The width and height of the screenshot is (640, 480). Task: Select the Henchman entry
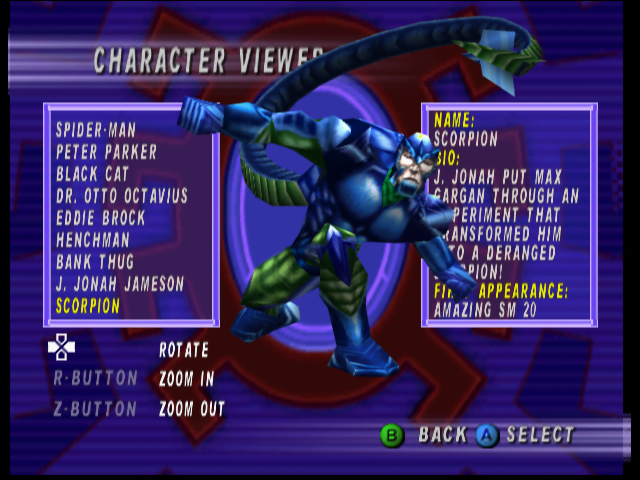tap(93, 240)
